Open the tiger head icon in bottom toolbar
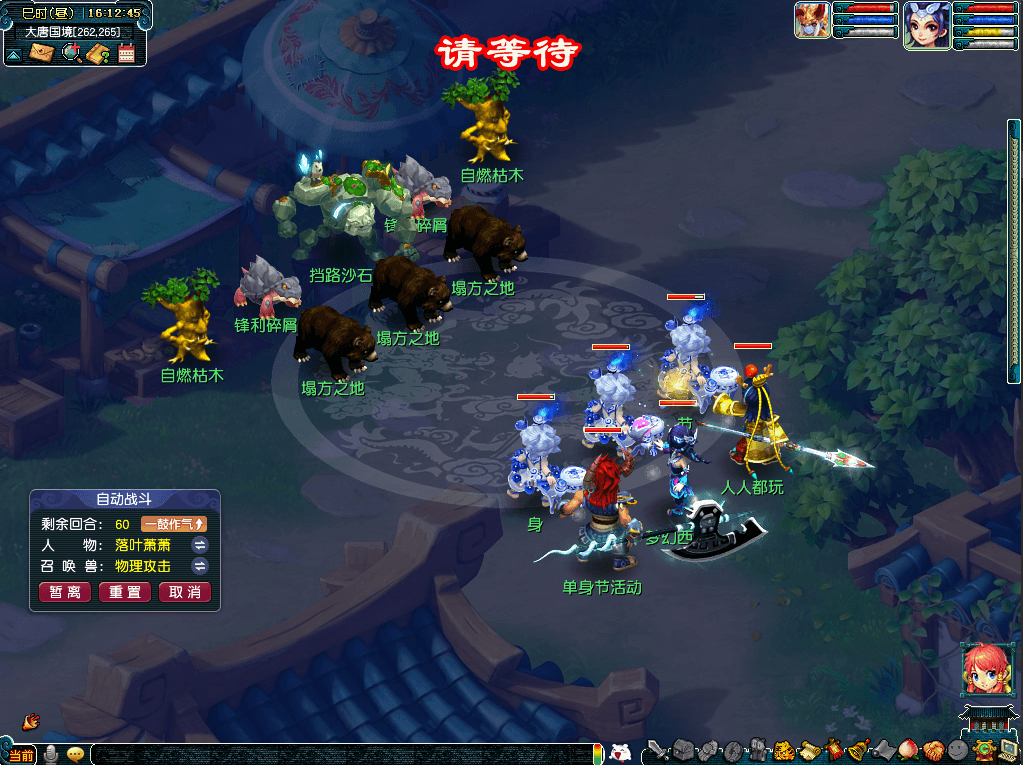The width and height of the screenshot is (1023, 765). point(785,751)
